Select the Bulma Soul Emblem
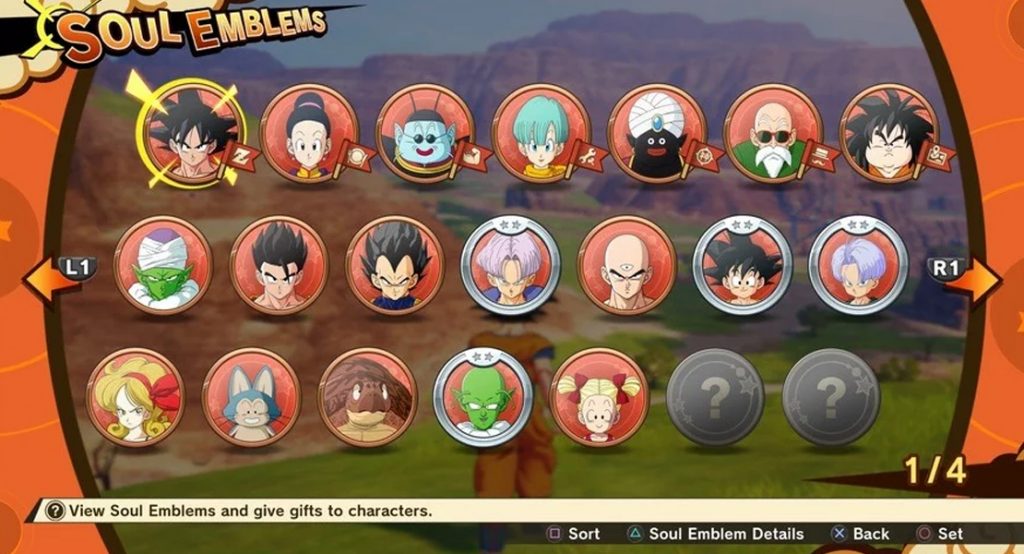This screenshot has height=554, width=1024. pos(541,134)
